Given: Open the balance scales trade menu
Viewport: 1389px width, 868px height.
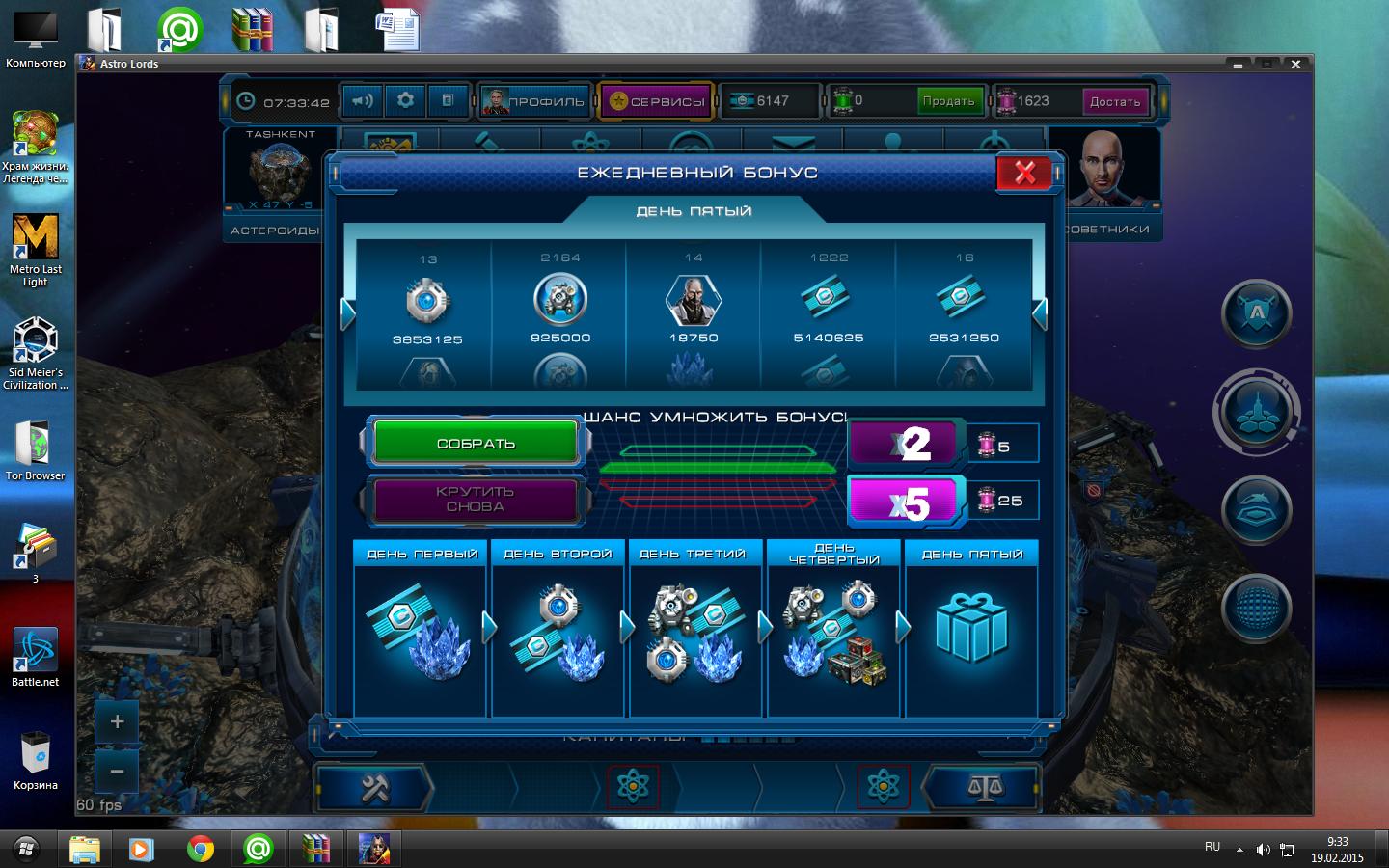Looking at the screenshot, I should click(x=983, y=789).
